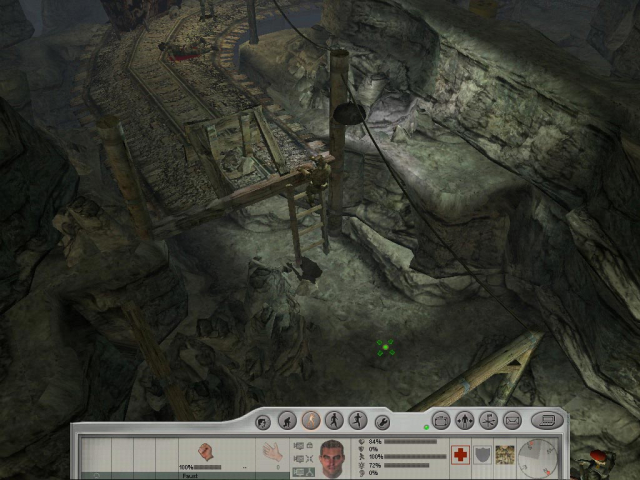Select the fist weapon slot
Viewport: 640px width, 480px height.
tap(207, 453)
